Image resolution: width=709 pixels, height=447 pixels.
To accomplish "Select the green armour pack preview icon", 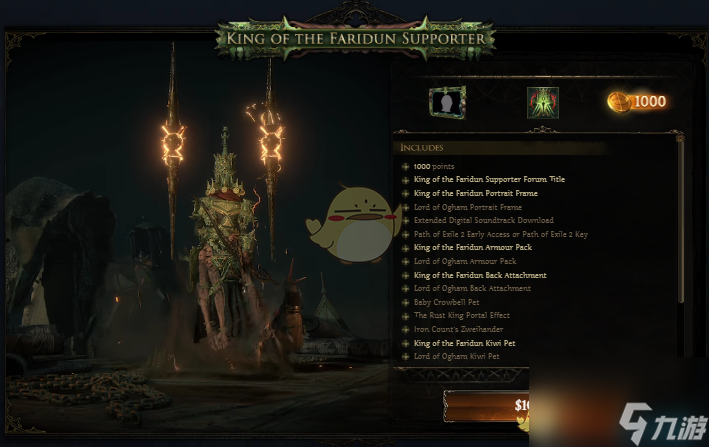I will click(x=542, y=102).
